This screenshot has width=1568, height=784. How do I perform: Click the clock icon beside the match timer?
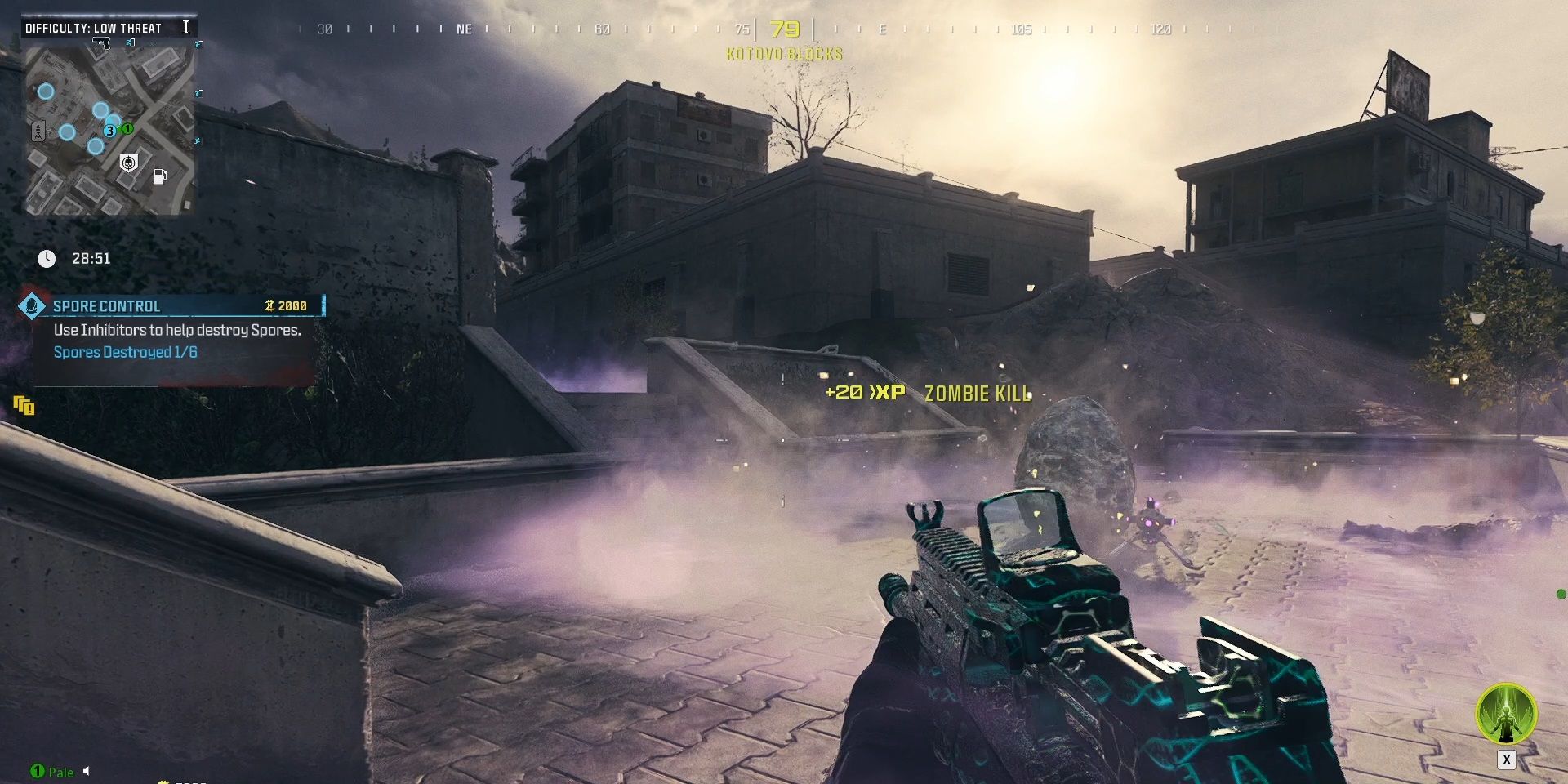(47, 259)
